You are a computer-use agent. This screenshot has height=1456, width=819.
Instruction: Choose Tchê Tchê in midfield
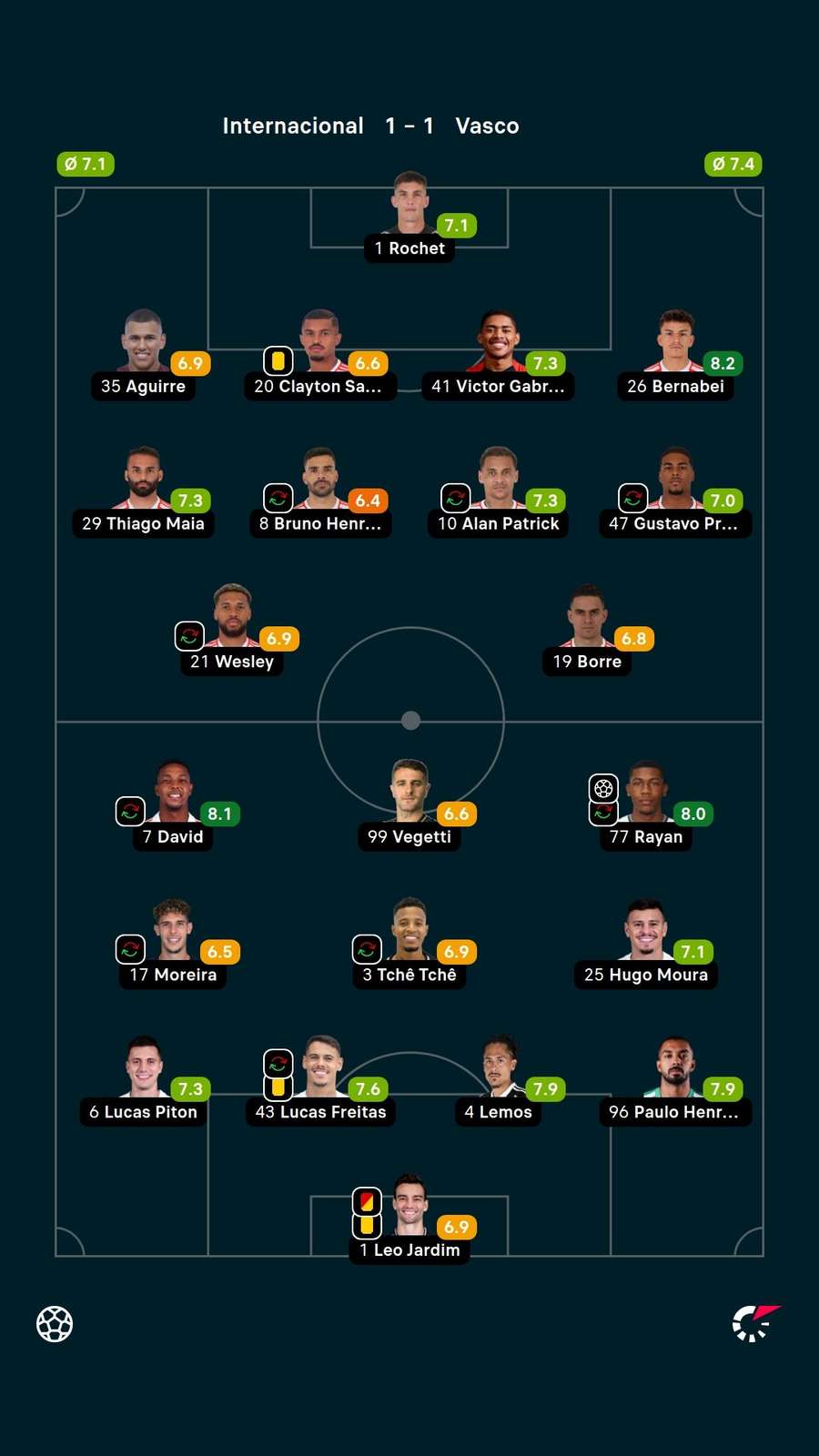[x=409, y=943]
